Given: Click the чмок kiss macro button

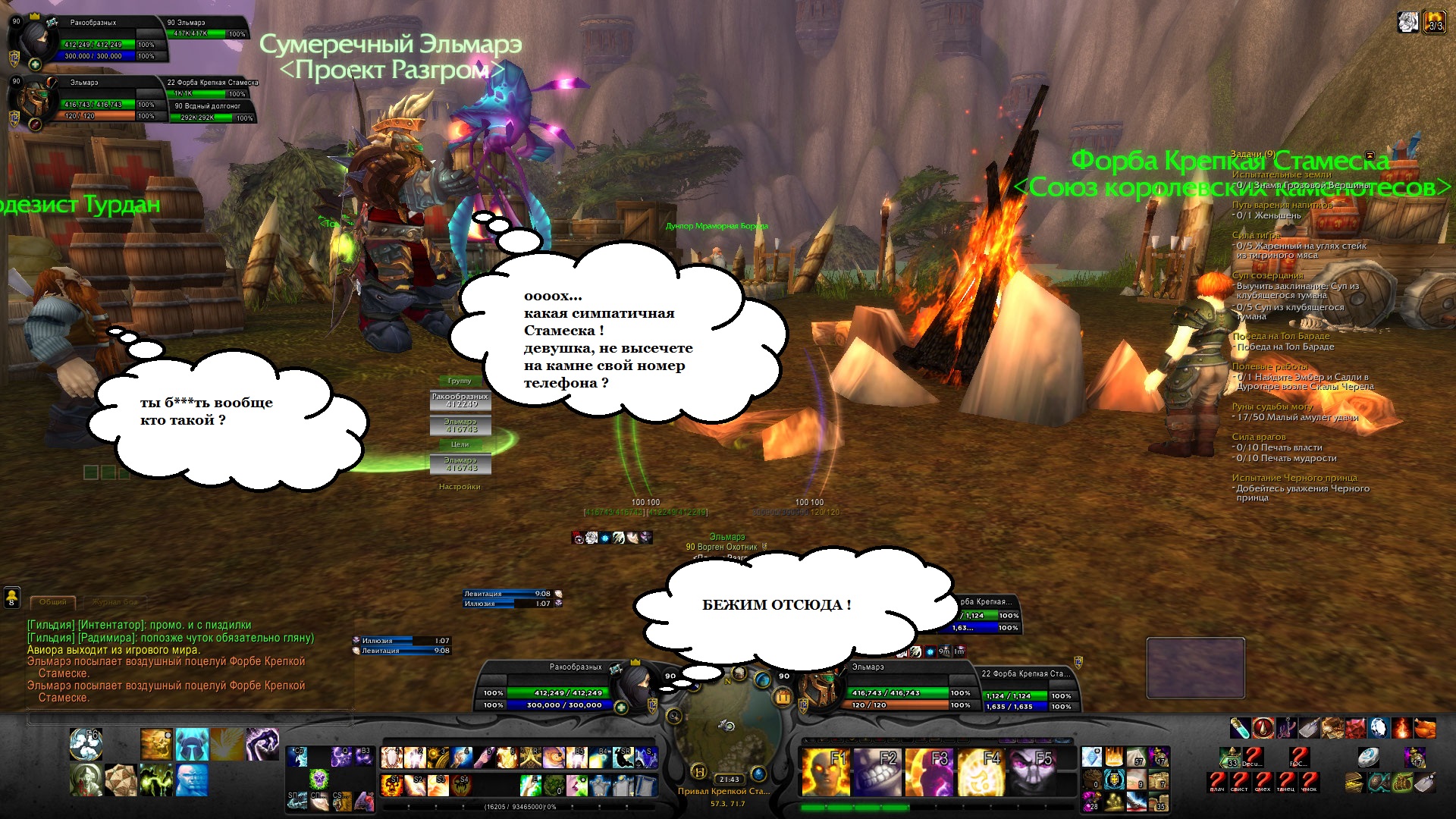Looking at the screenshot, I should tap(1310, 780).
